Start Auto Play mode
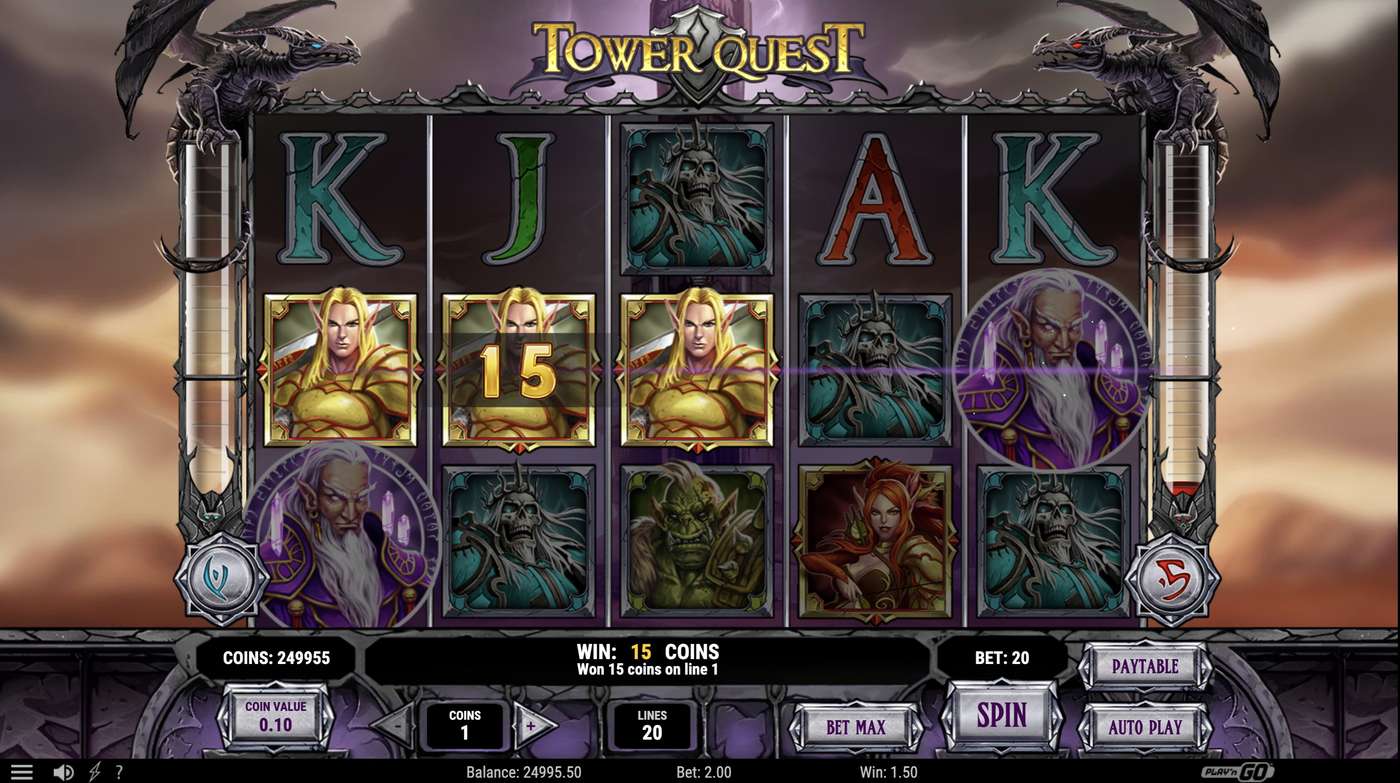Viewport: 1400px width, 783px height. click(x=1146, y=727)
